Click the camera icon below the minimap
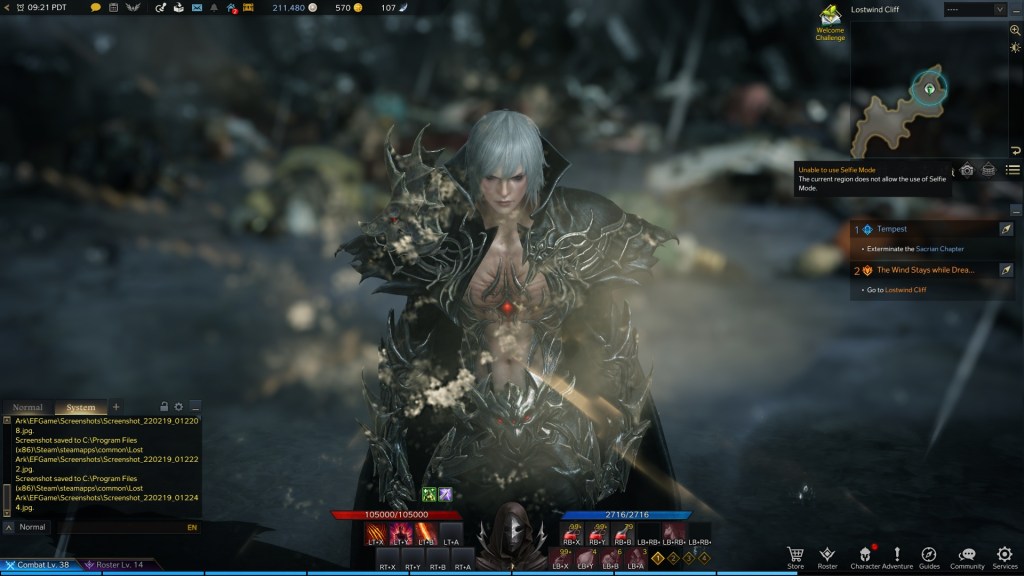Image resolution: width=1024 pixels, height=576 pixels. click(967, 170)
